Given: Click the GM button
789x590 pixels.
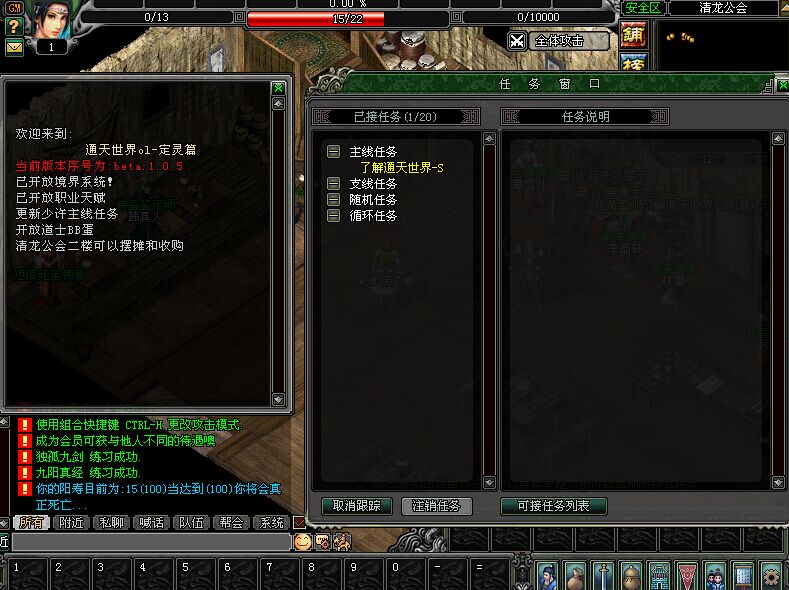Looking at the screenshot, I should point(14,8).
